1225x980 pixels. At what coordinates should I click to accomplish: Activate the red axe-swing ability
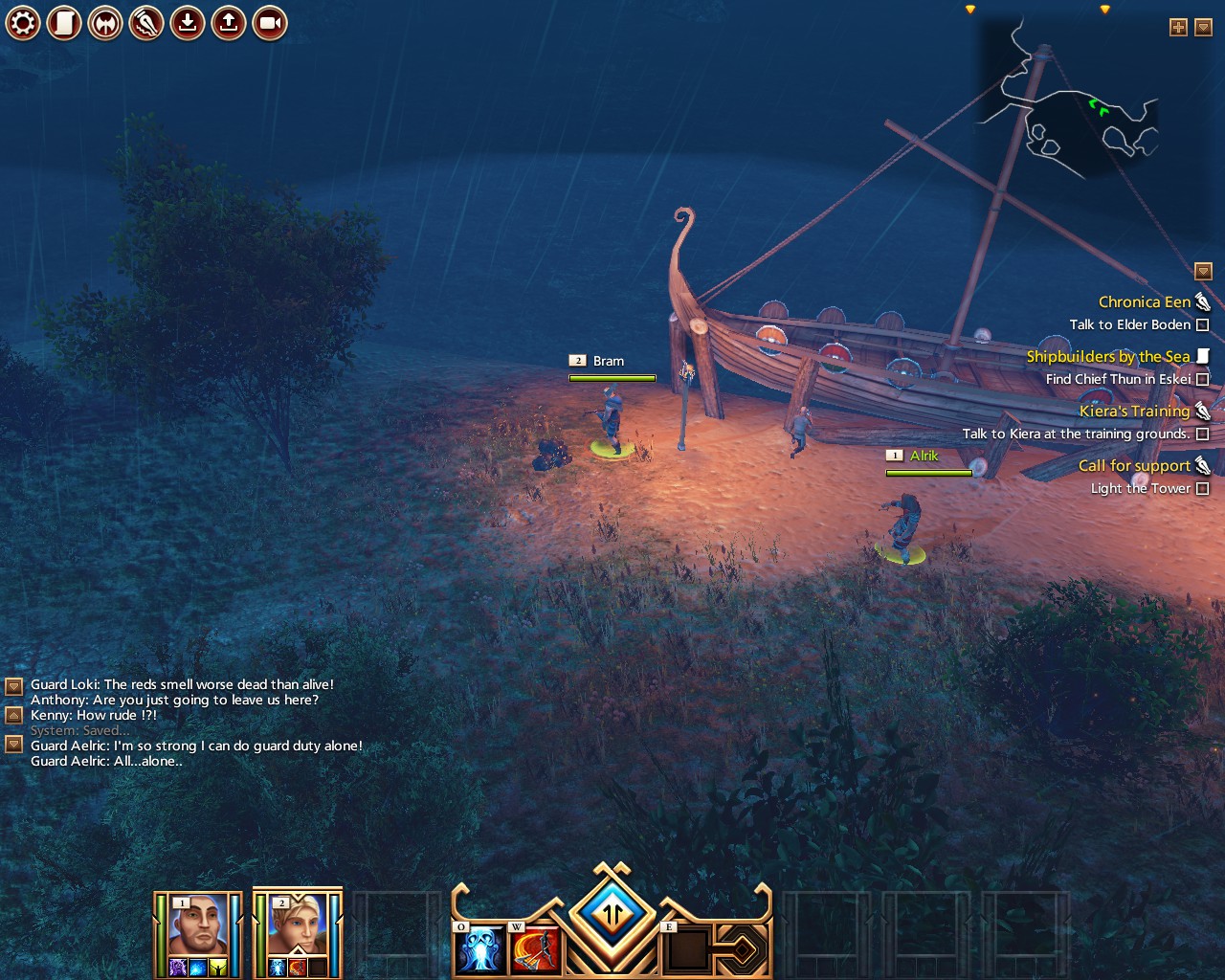(x=535, y=948)
